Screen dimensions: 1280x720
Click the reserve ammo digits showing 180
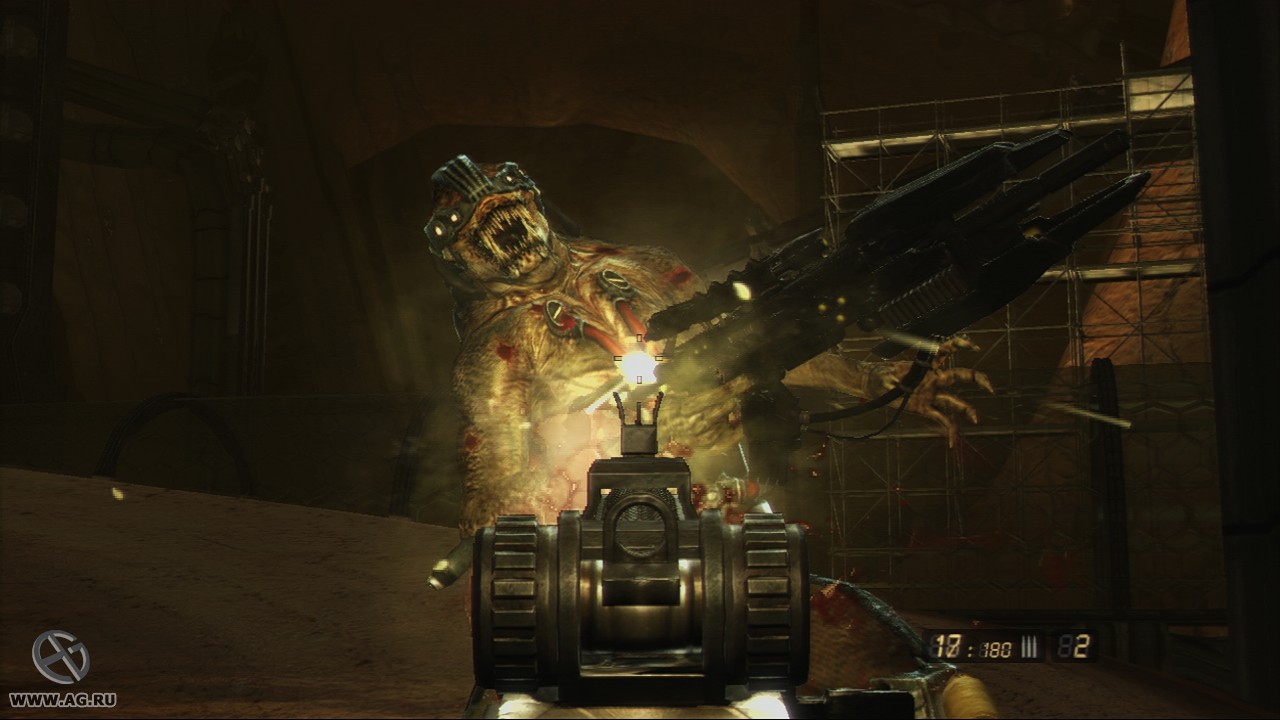pos(995,648)
